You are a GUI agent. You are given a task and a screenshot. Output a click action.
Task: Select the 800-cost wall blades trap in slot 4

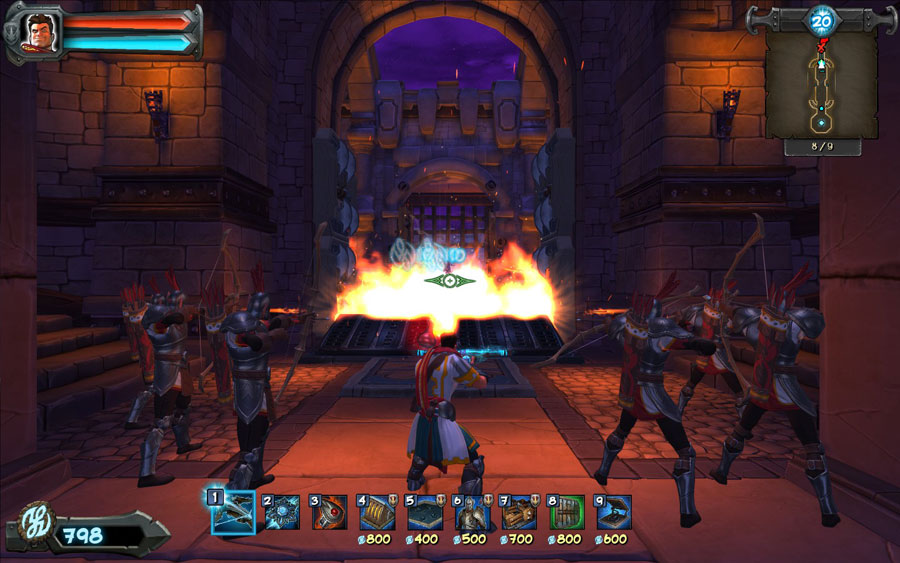click(376, 512)
